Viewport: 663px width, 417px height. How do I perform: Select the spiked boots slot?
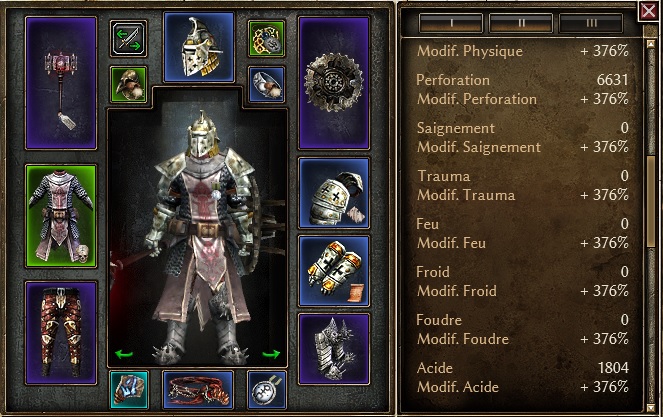tap(334, 348)
